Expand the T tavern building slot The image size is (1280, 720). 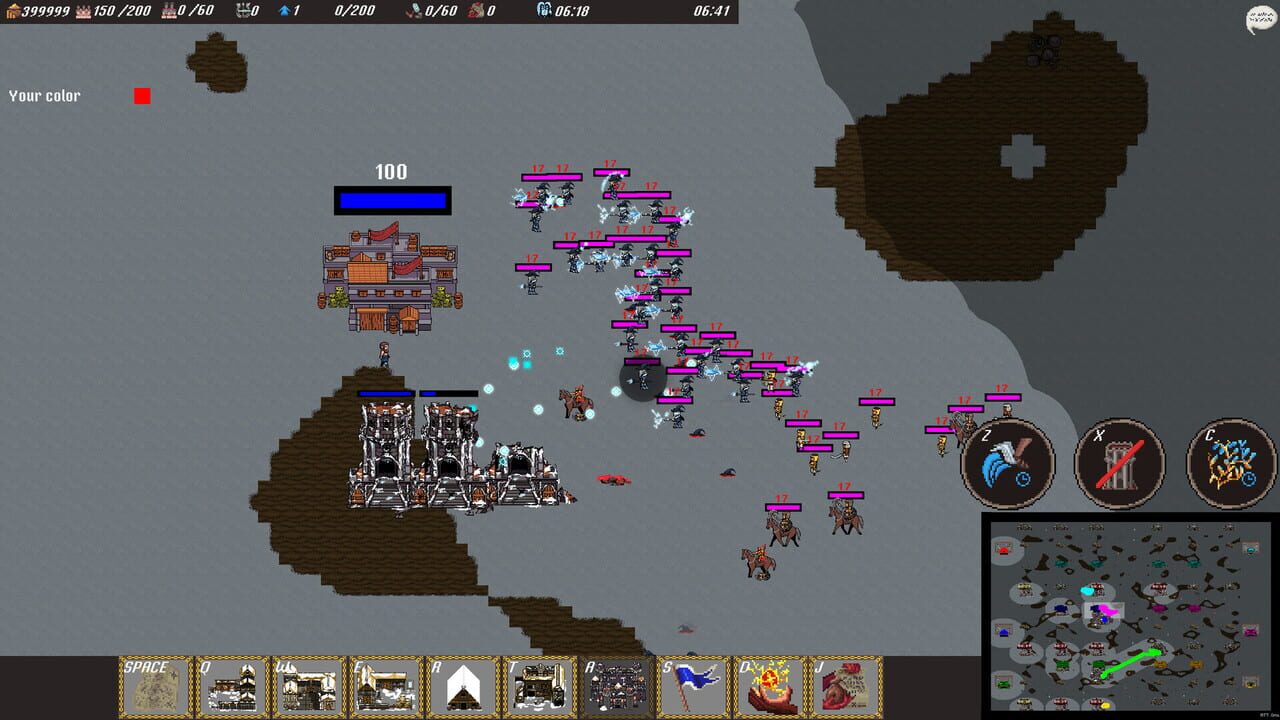[x=540, y=686]
